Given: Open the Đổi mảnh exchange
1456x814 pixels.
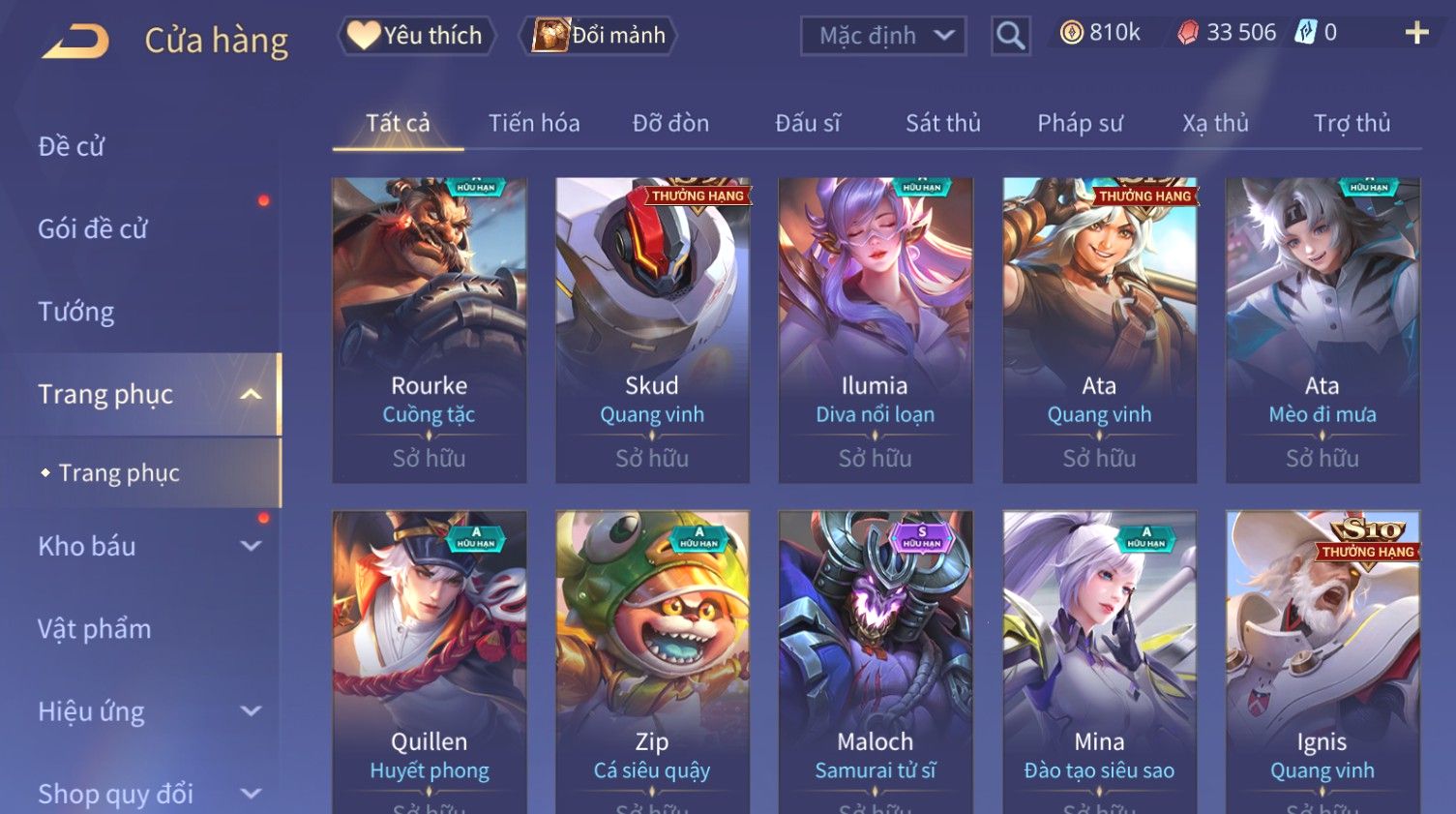Looking at the screenshot, I should pyautogui.click(x=600, y=36).
